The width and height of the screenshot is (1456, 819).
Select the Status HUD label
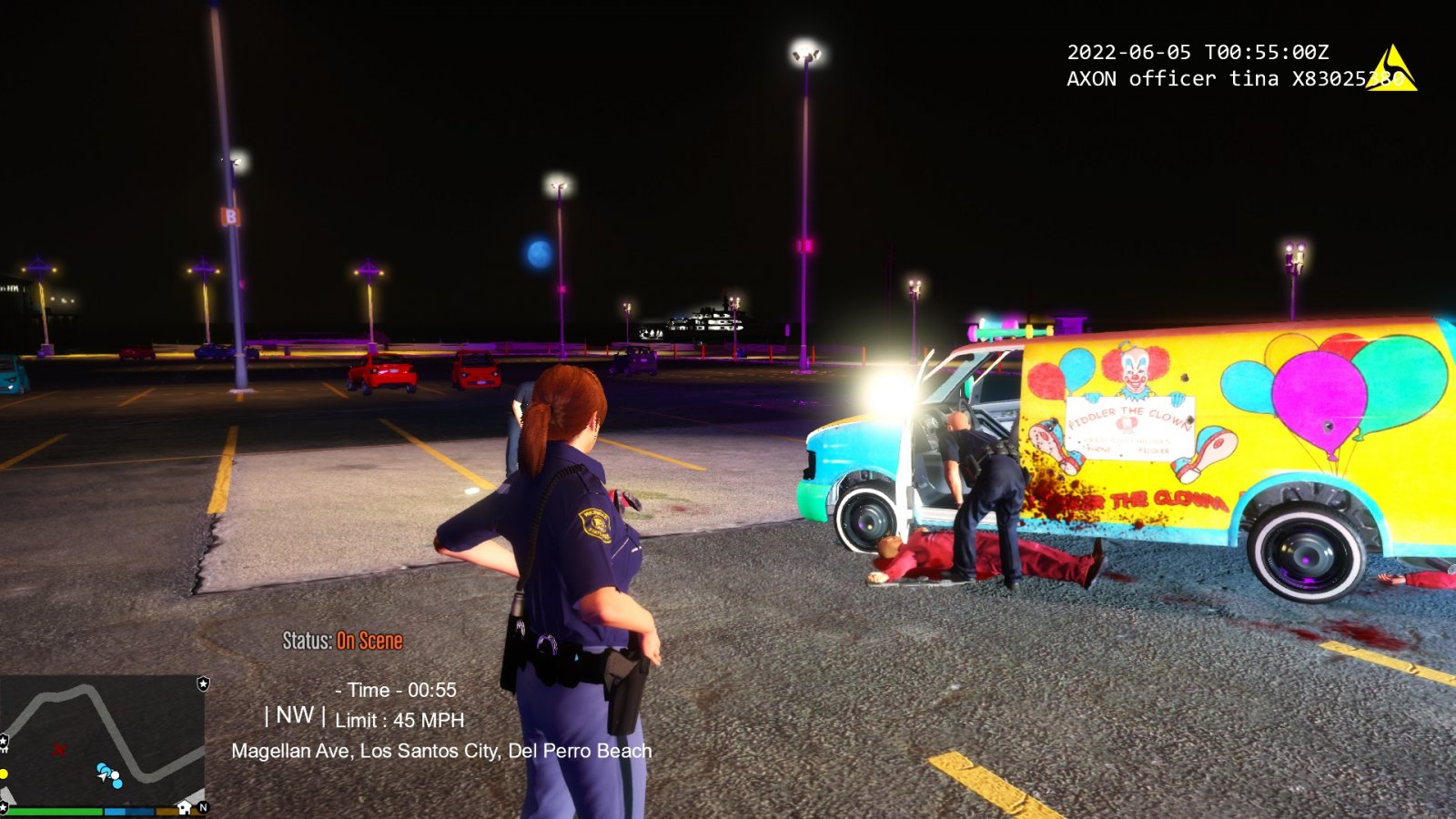(307, 641)
